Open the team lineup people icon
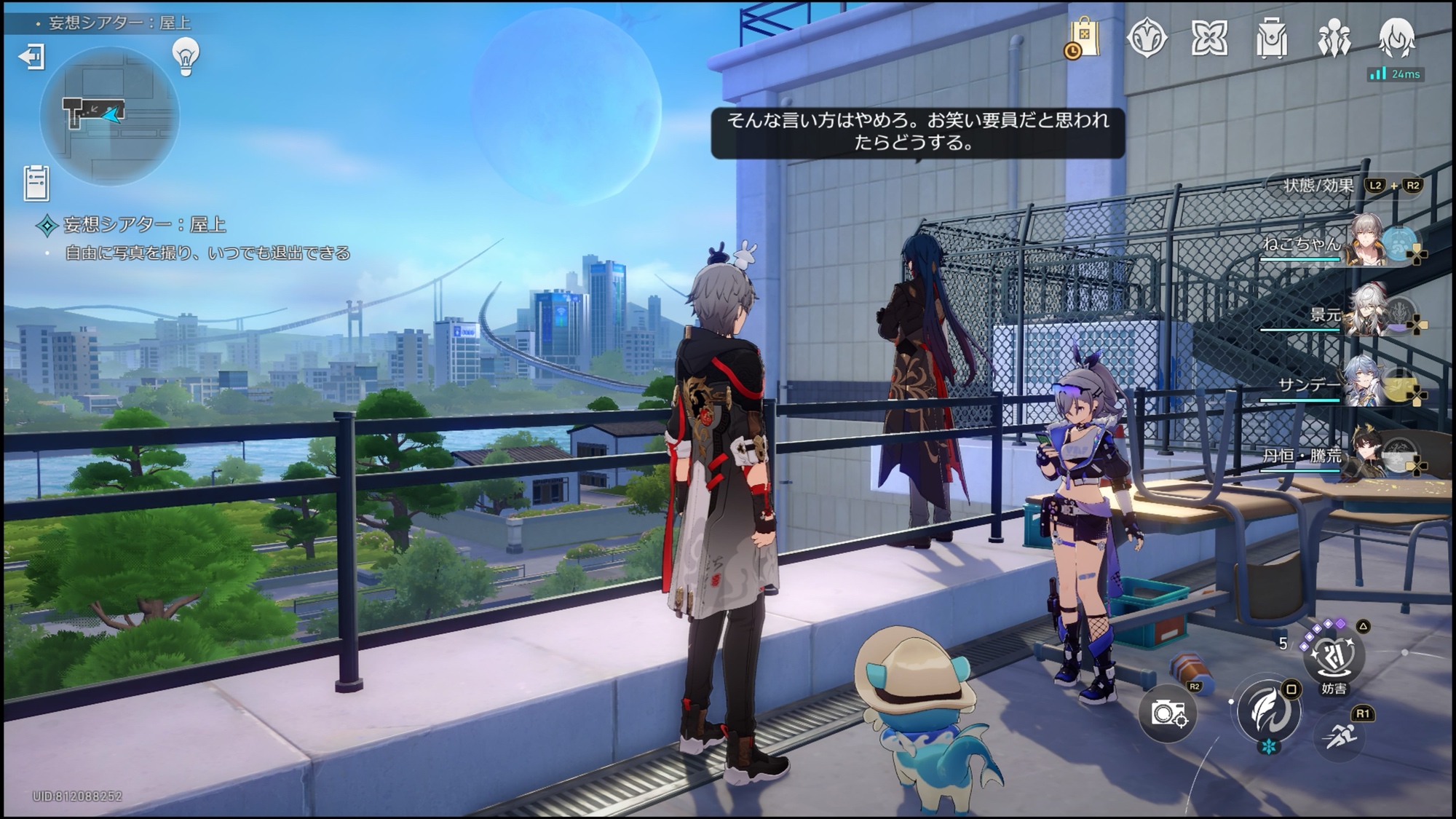This screenshot has width=1456, height=819. (1334, 38)
